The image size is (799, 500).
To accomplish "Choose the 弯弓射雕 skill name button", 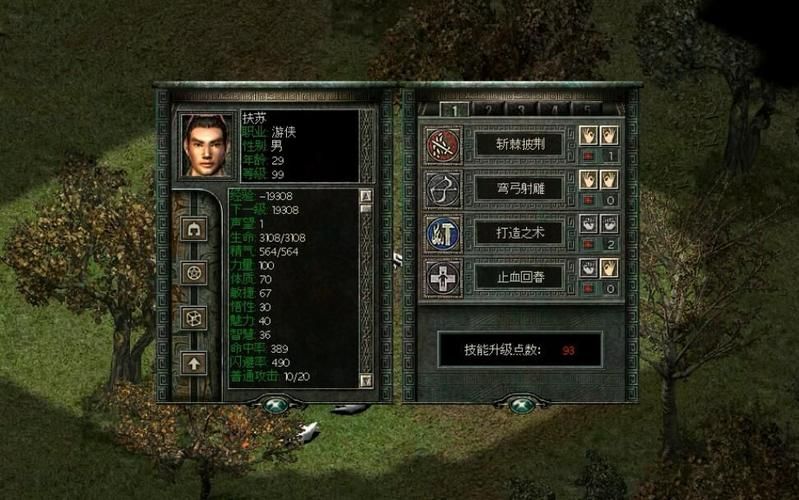I will pyautogui.click(x=518, y=187).
